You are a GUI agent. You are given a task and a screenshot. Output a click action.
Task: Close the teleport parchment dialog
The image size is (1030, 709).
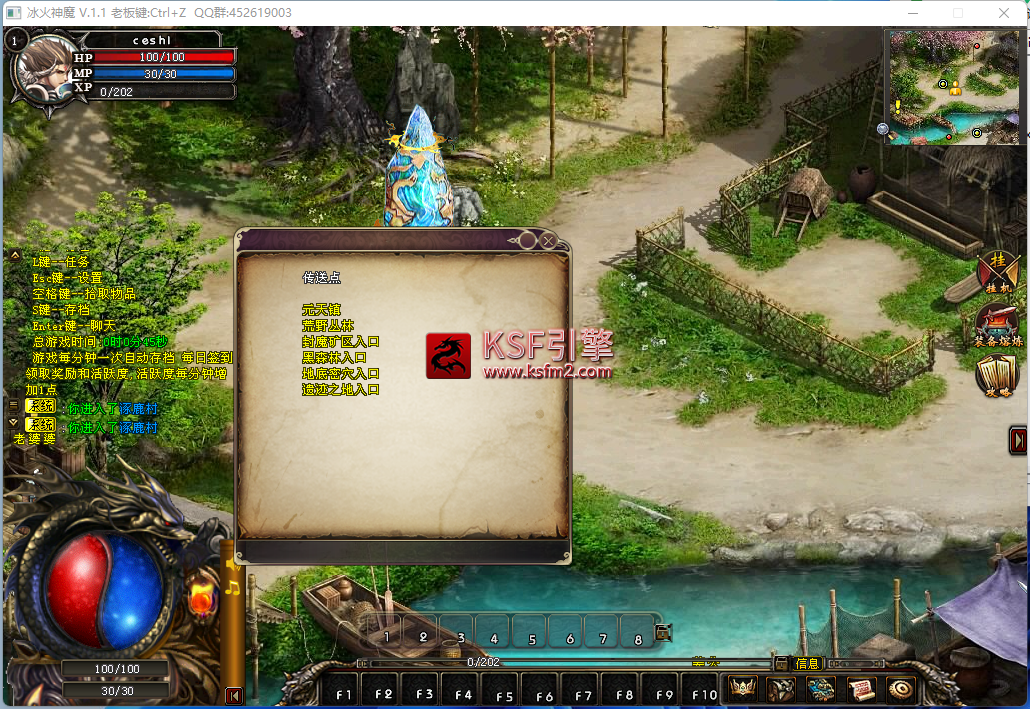549,240
